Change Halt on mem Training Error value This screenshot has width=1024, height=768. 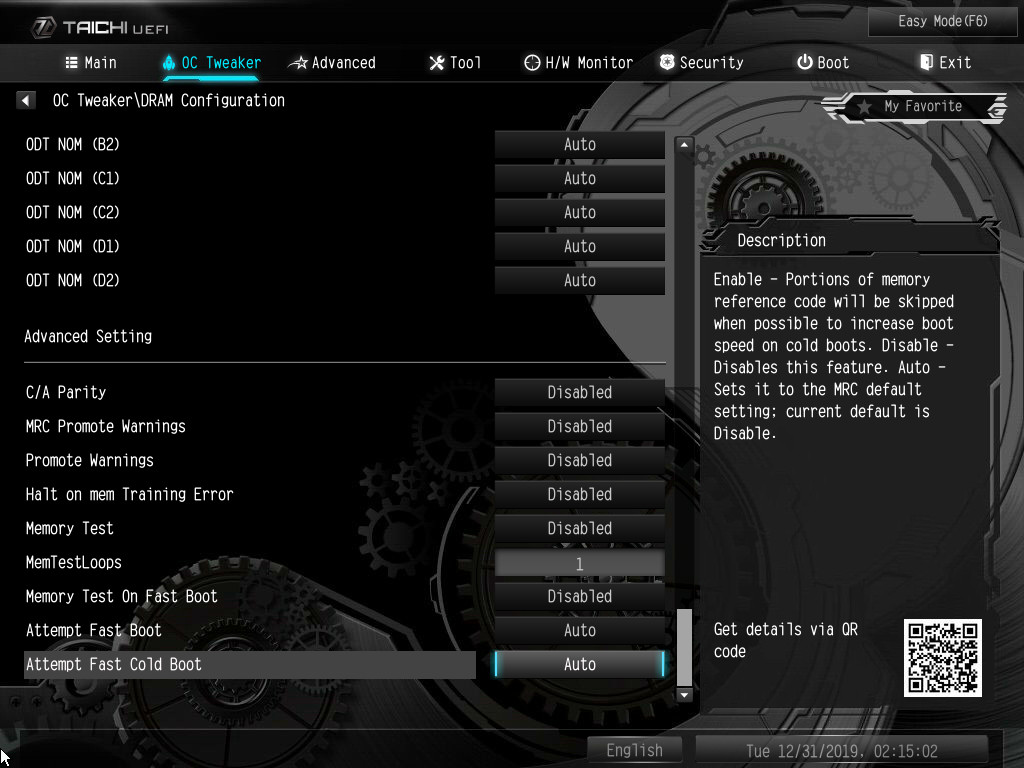click(579, 494)
